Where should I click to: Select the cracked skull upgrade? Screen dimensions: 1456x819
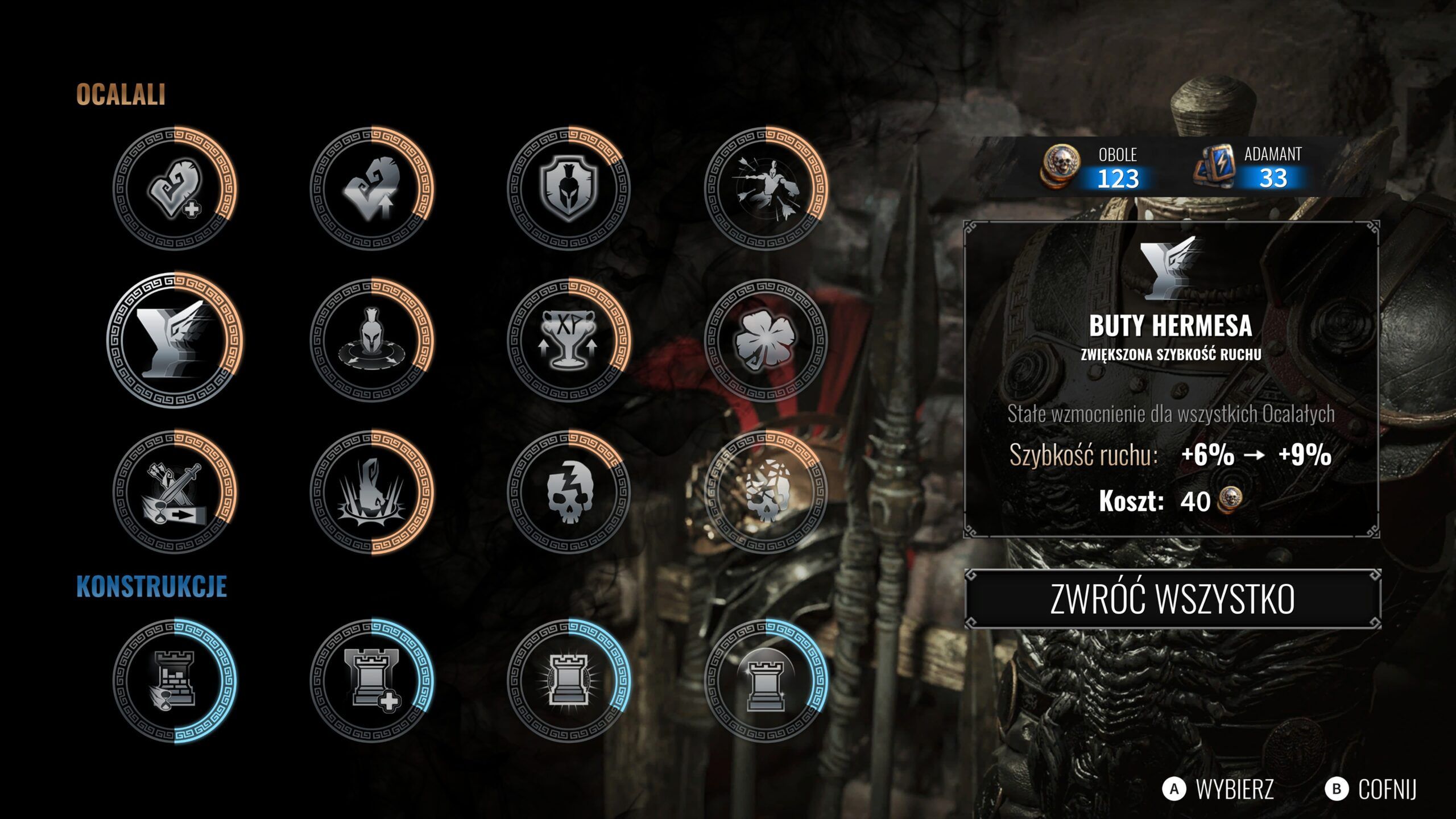tap(569, 492)
